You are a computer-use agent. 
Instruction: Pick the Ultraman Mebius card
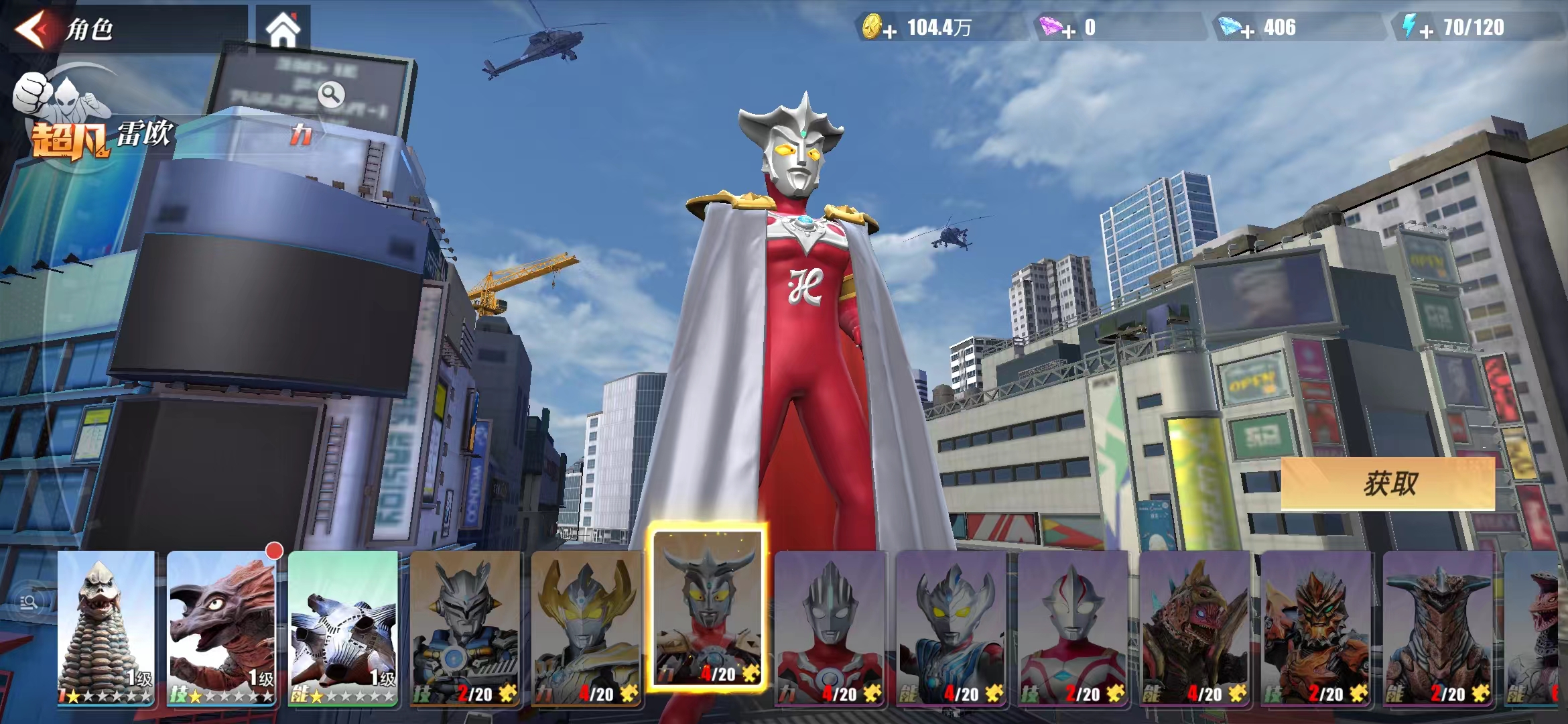point(1073,627)
